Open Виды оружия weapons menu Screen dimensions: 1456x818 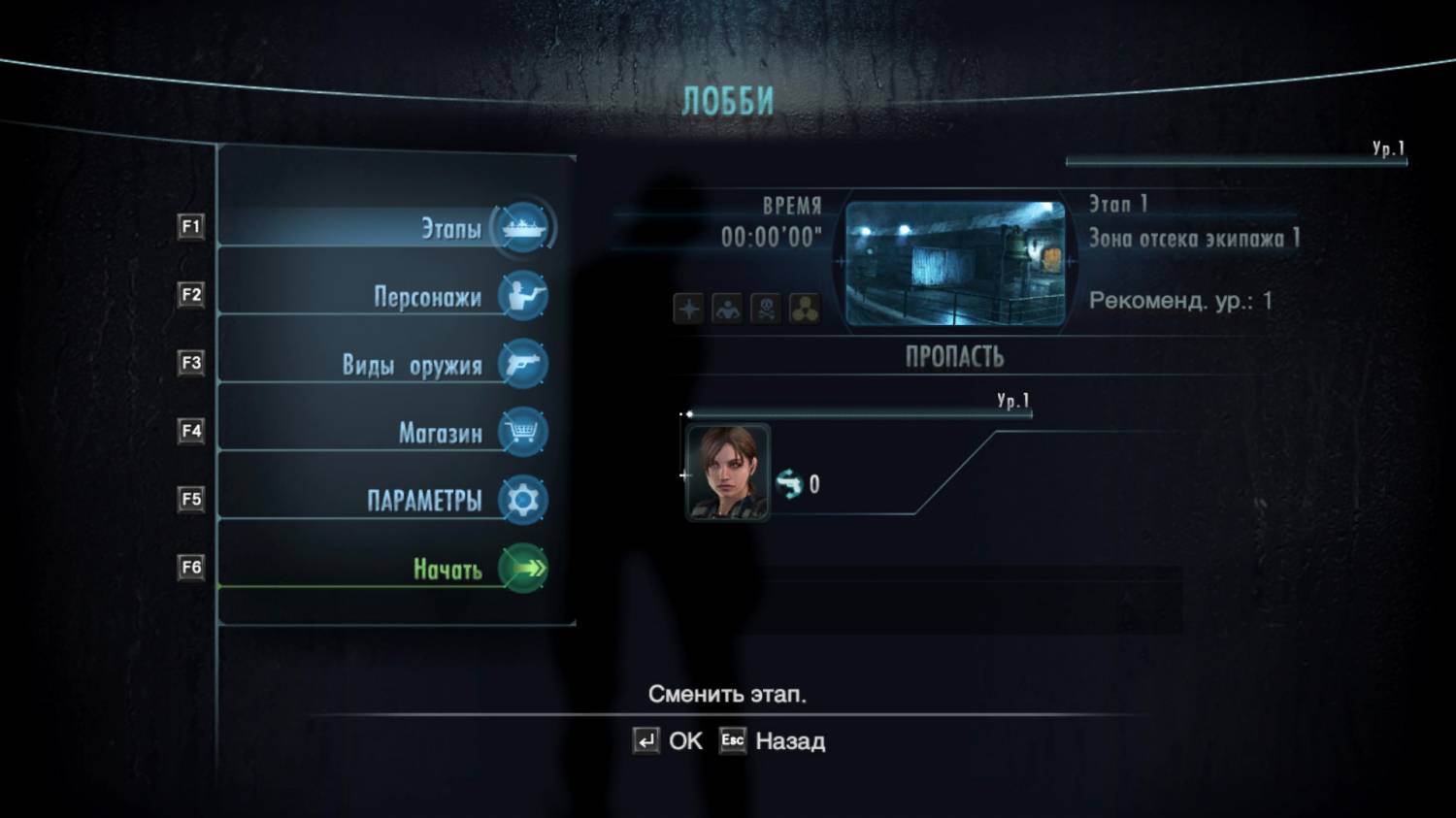413,365
